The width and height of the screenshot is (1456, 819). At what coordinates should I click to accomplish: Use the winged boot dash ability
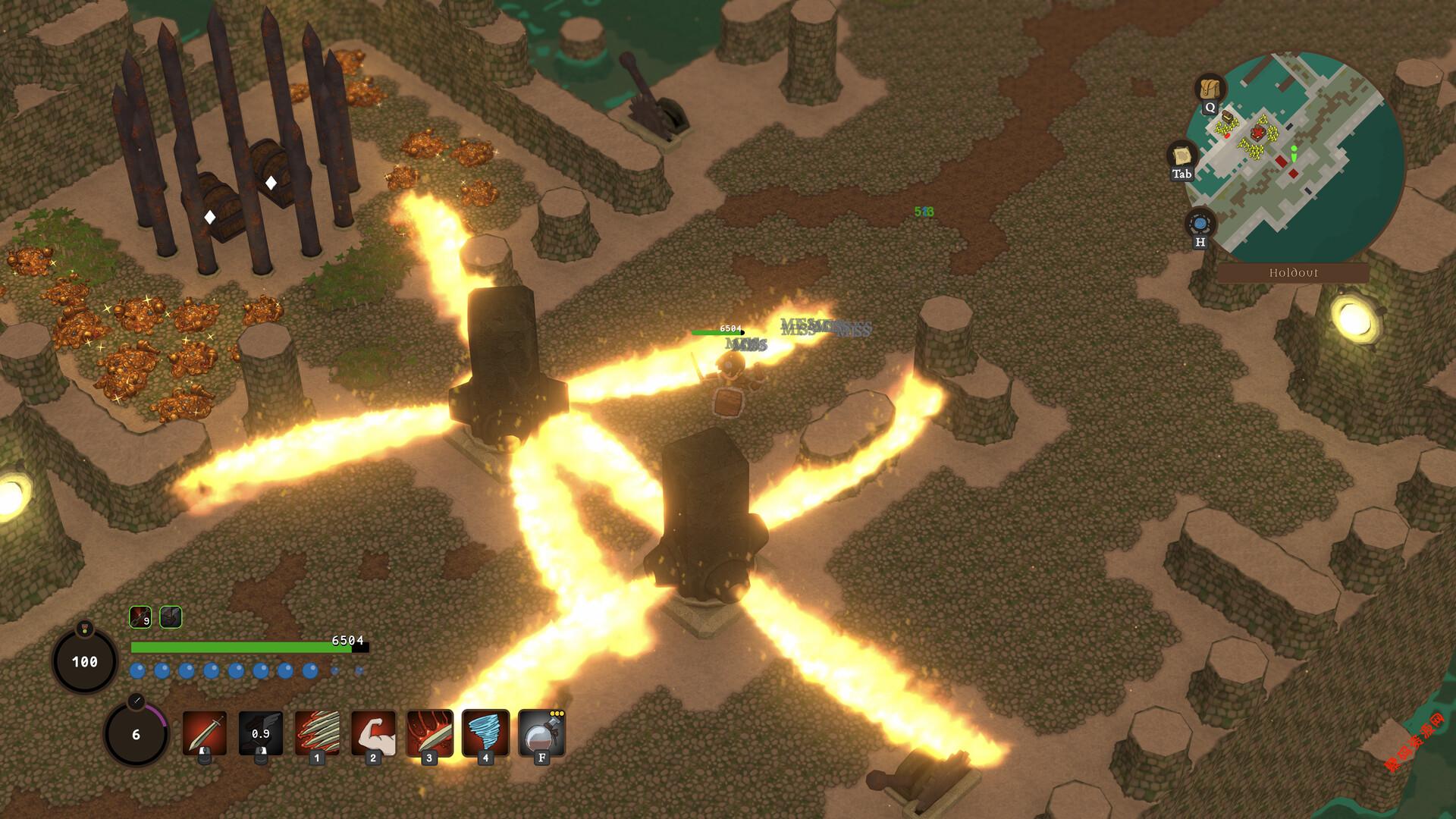[261, 733]
